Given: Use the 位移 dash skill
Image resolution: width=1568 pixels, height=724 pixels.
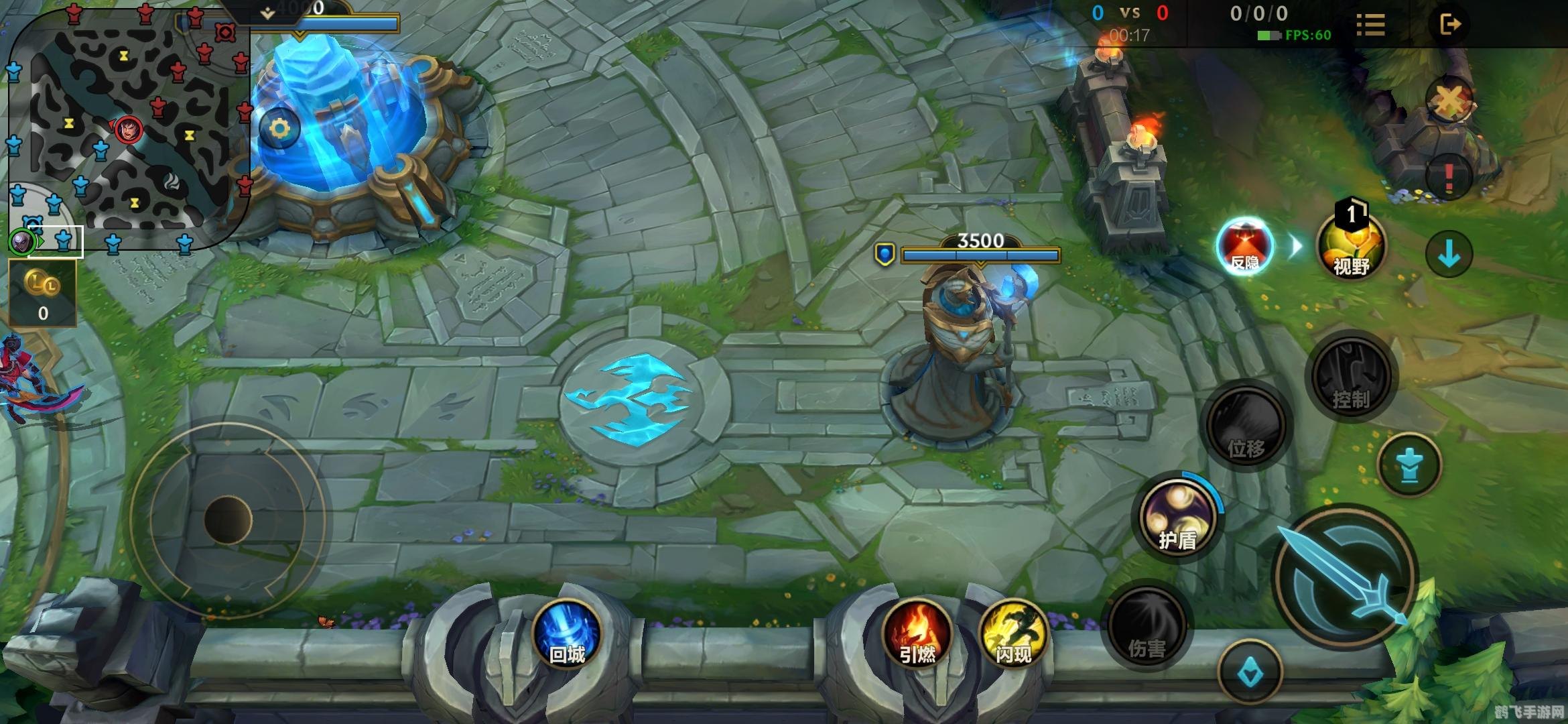Looking at the screenshot, I should pyautogui.click(x=1246, y=425).
